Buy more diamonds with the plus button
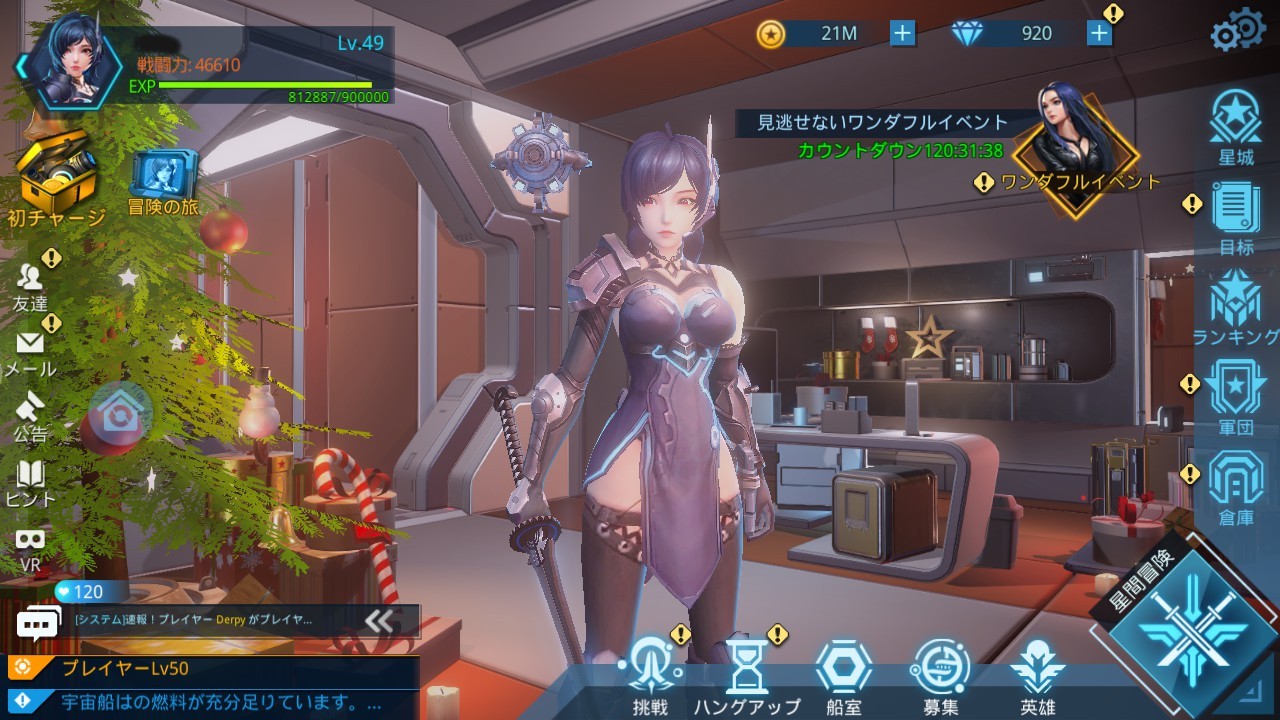 coord(1100,32)
